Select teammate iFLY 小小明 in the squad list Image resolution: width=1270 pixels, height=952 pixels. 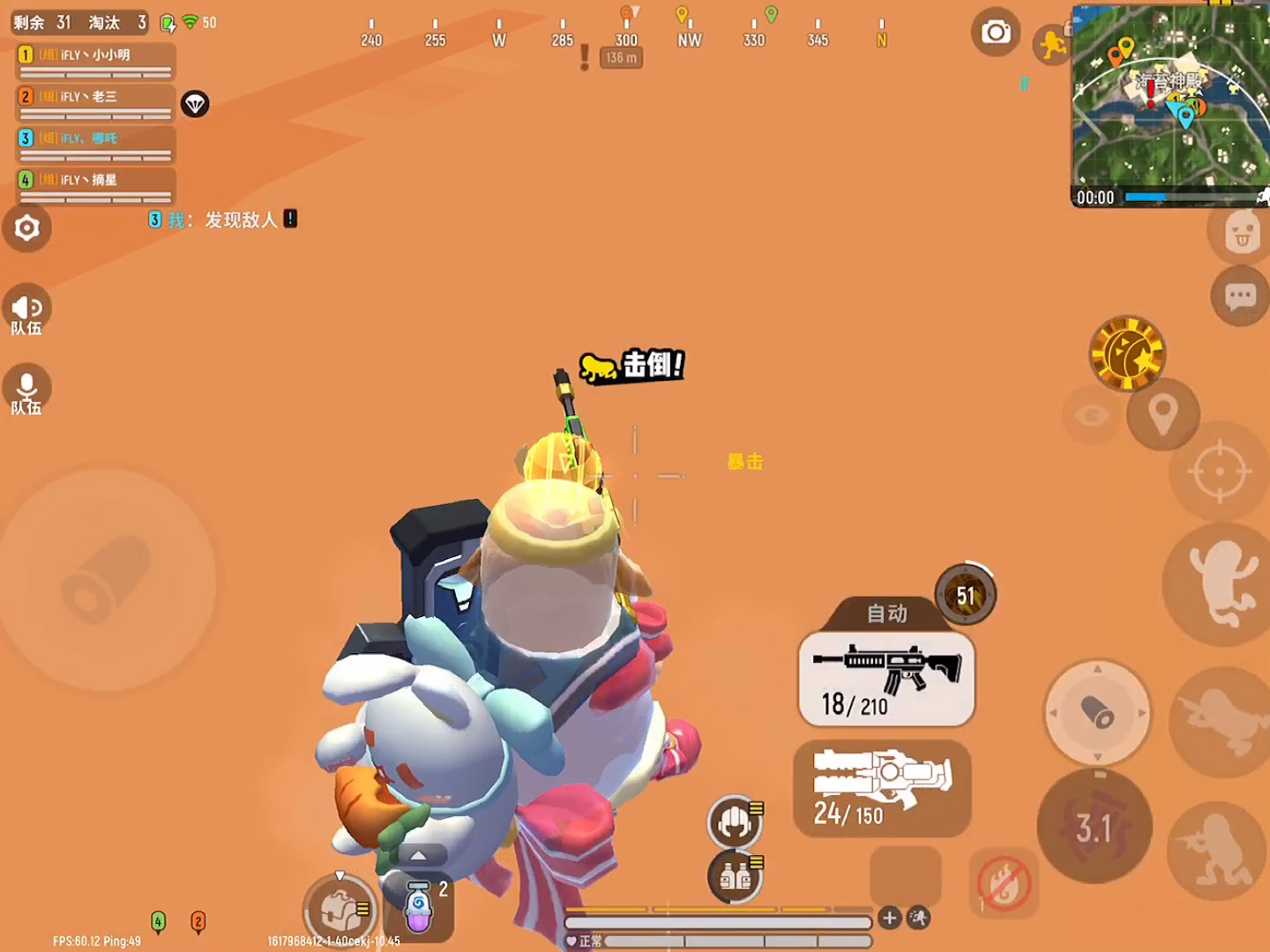click(x=95, y=61)
